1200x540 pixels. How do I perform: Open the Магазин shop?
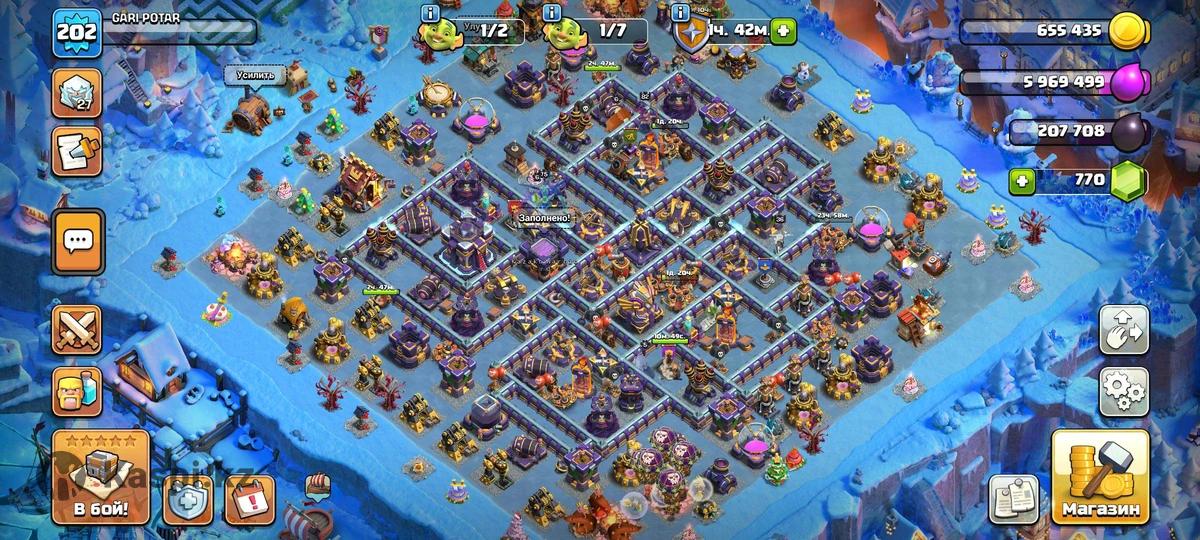coord(1100,479)
